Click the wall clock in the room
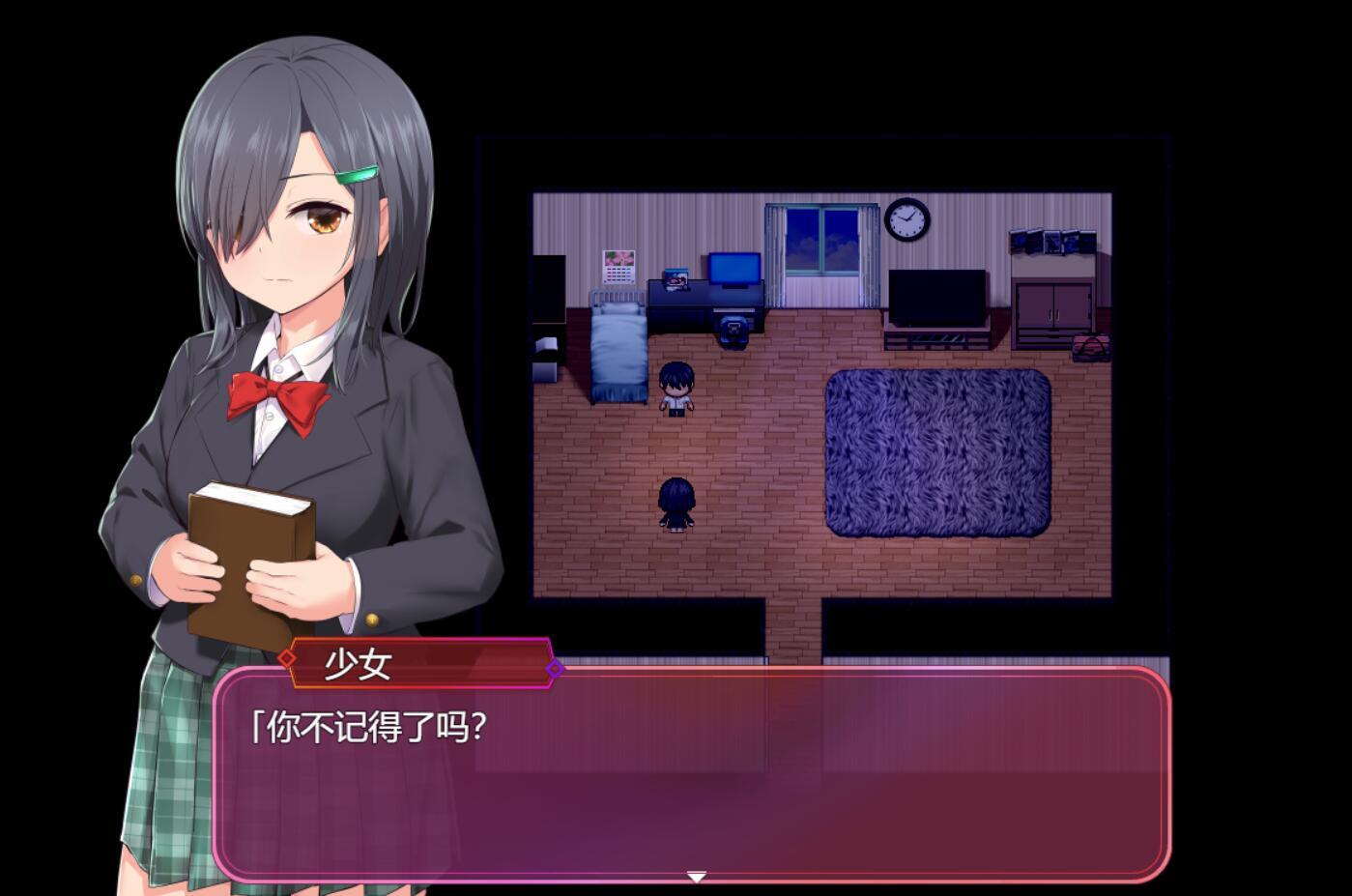Image resolution: width=1352 pixels, height=896 pixels. 906,221
